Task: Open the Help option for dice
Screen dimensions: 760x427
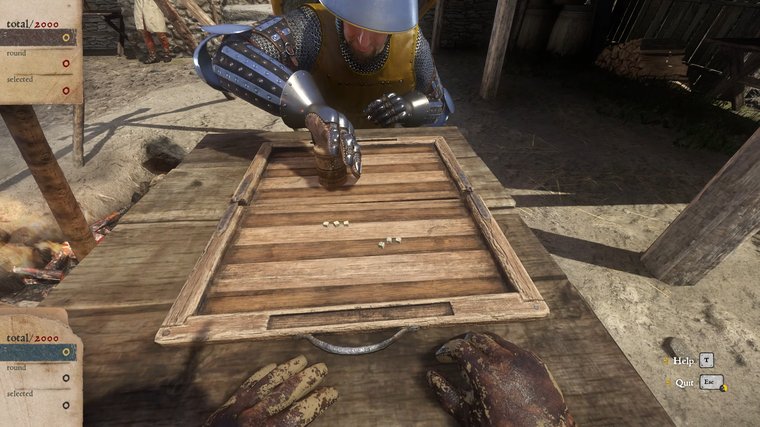Action: 685,360
